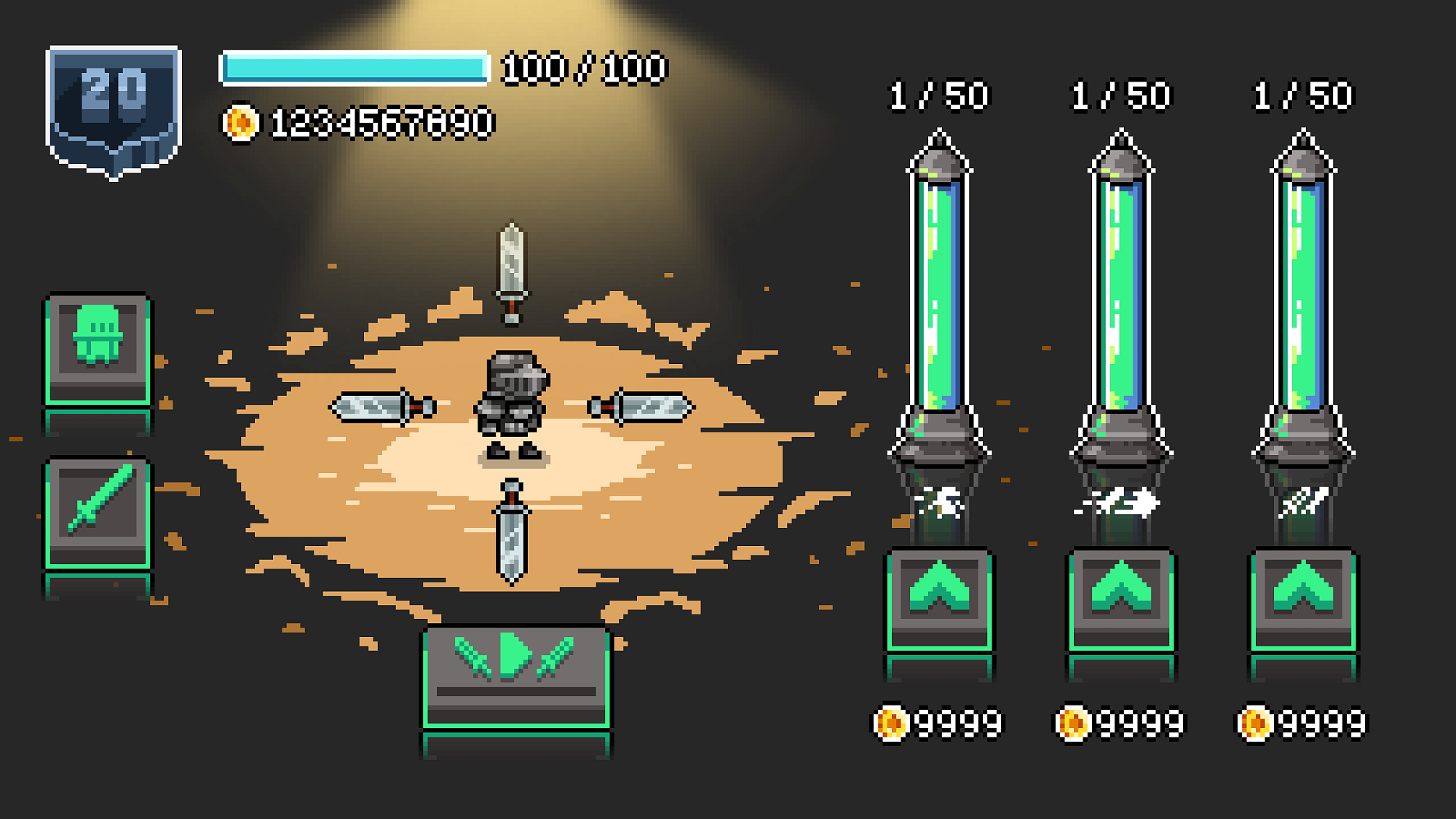Viewport: 1456px width, 819px height.
Task: Upgrade the tube with the dash arrow icon
Action: 1121,598
